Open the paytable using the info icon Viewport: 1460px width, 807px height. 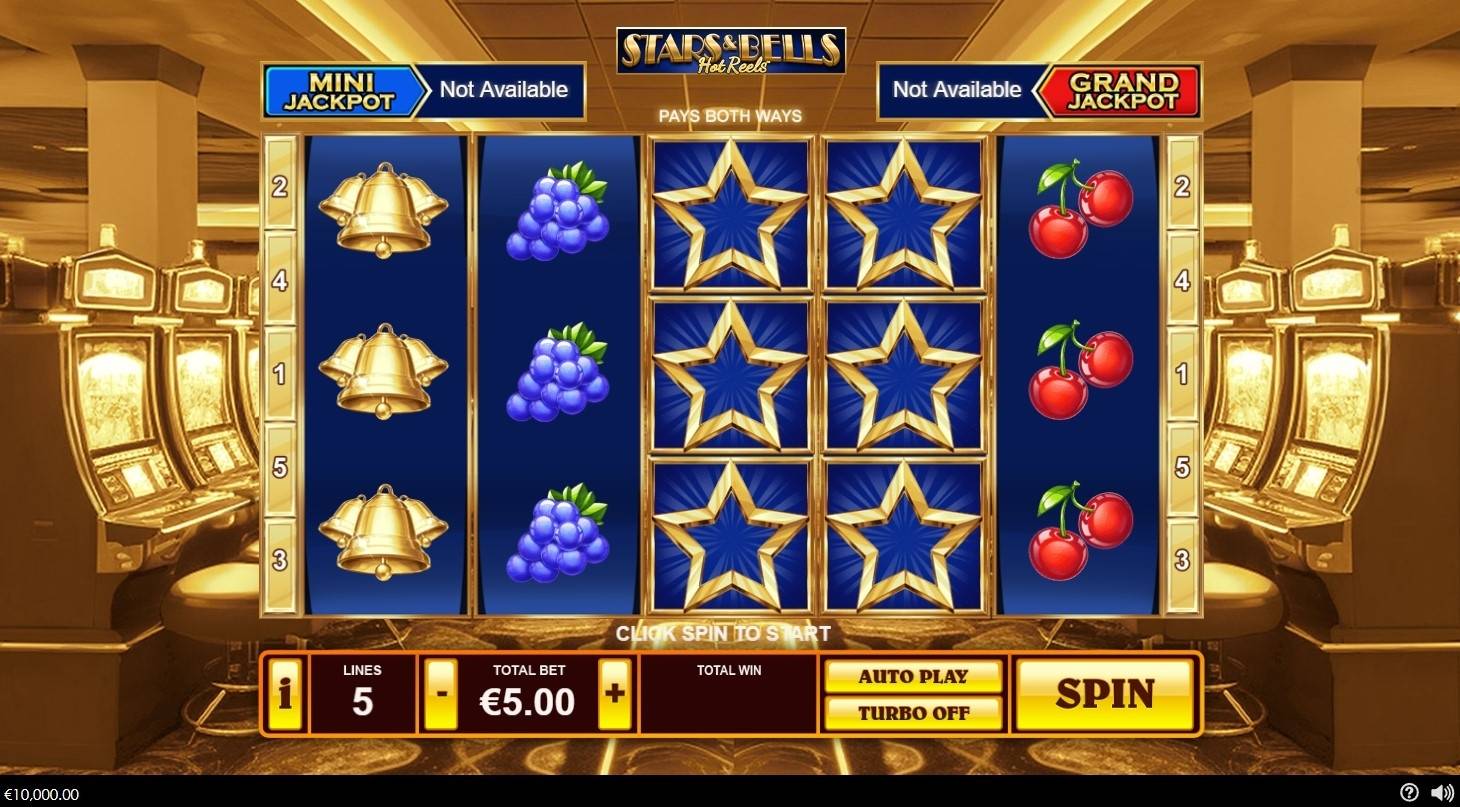click(x=285, y=693)
